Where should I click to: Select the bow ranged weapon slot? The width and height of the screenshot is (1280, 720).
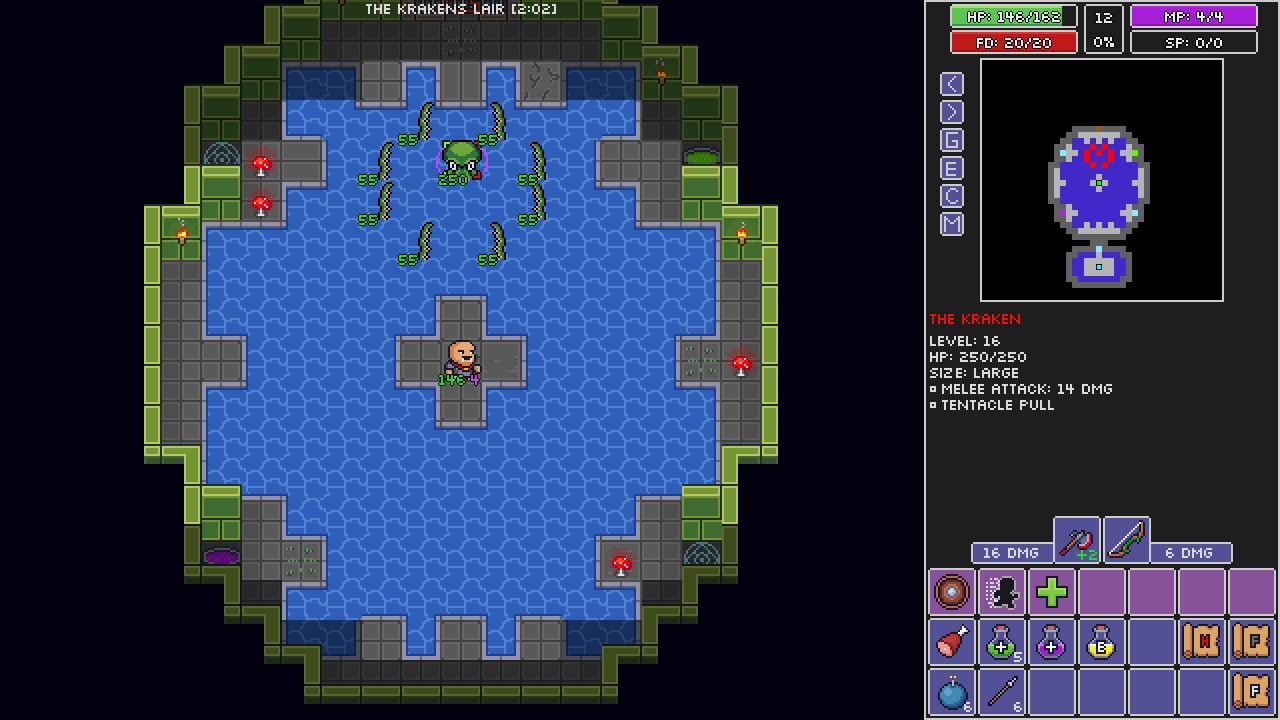1127,542
